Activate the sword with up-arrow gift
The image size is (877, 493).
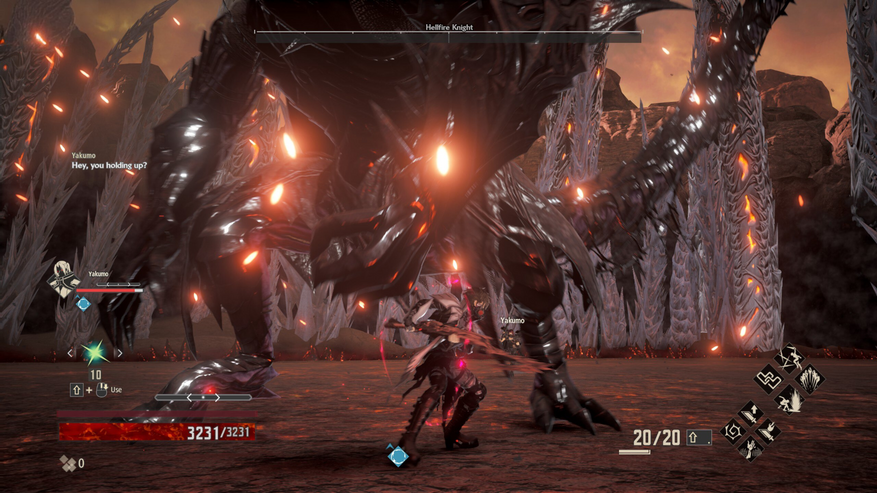(x=752, y=412)
